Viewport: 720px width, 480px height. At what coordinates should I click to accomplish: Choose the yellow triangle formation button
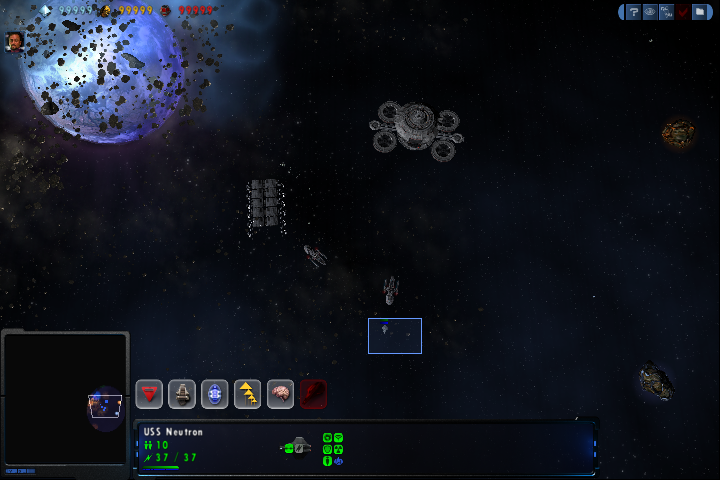247,394
